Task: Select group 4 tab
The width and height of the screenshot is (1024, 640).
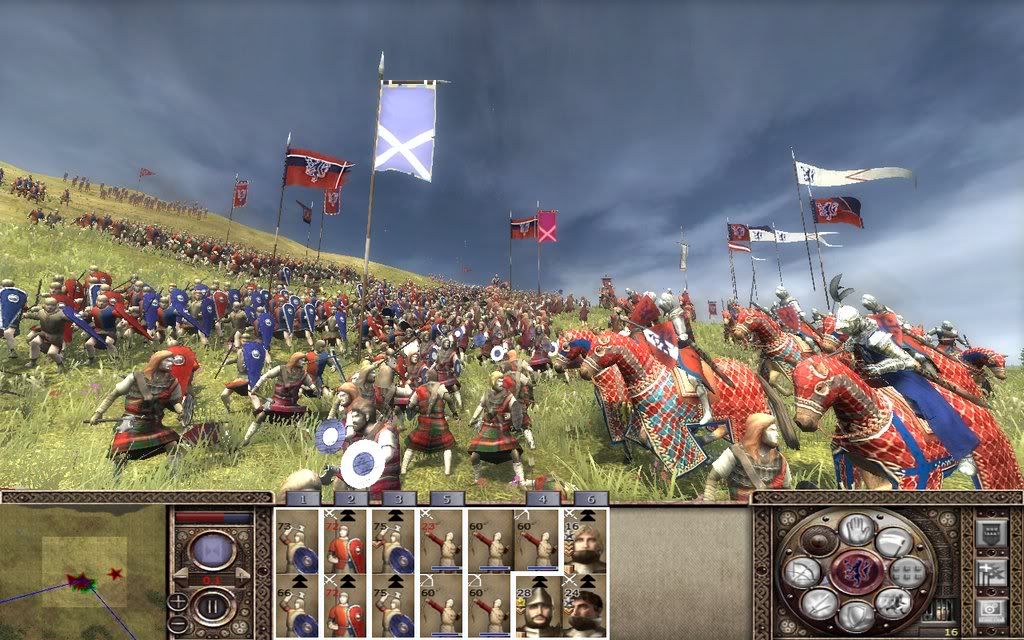Action: point(542,498)
